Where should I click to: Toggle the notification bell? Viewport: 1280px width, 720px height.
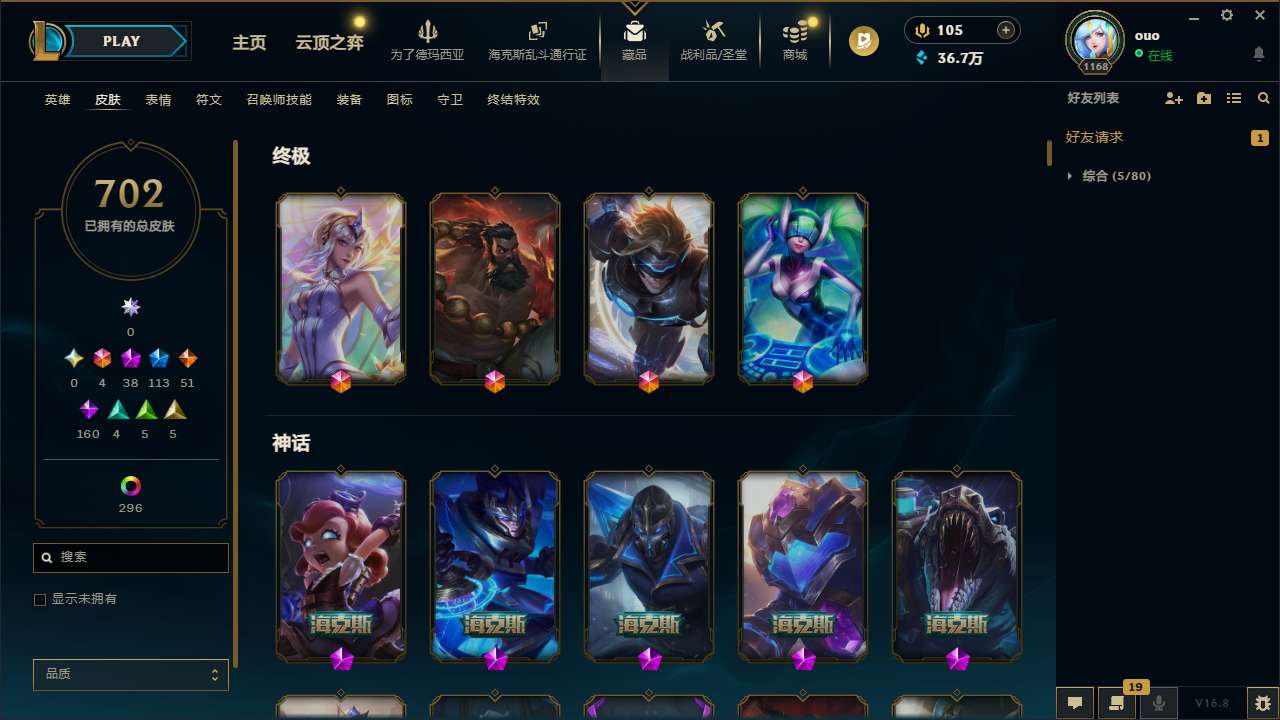[1258, 55]
